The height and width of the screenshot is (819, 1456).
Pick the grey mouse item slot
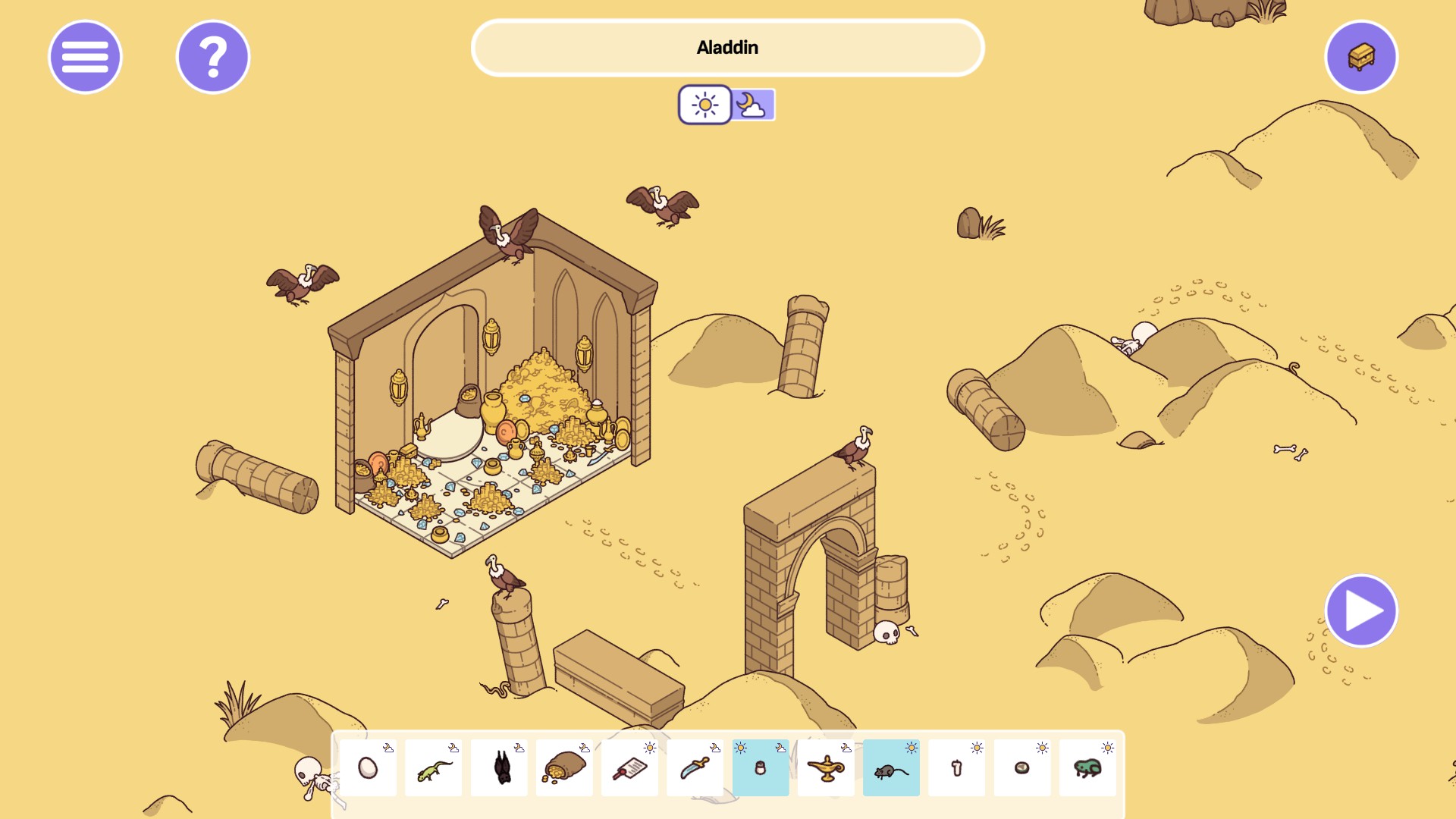pyautogui.click(x=891, y=768)
